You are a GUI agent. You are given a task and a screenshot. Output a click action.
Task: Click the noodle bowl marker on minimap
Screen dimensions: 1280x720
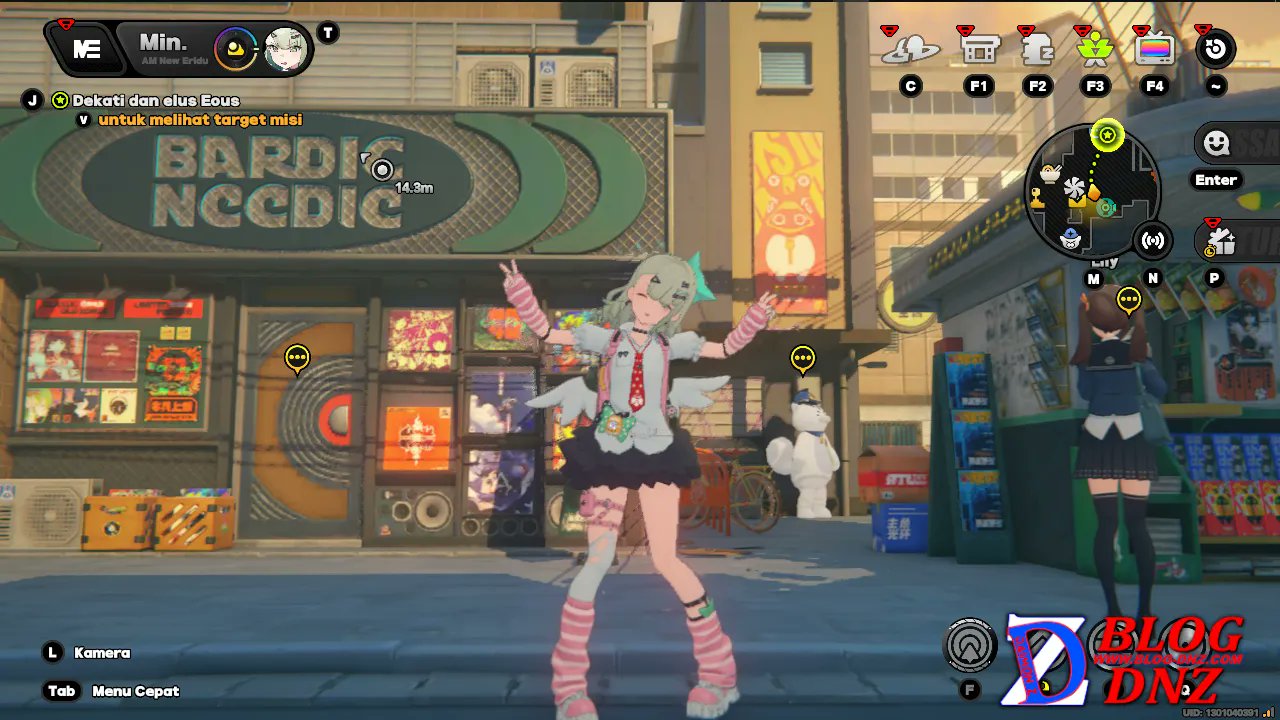point(1049,174)
